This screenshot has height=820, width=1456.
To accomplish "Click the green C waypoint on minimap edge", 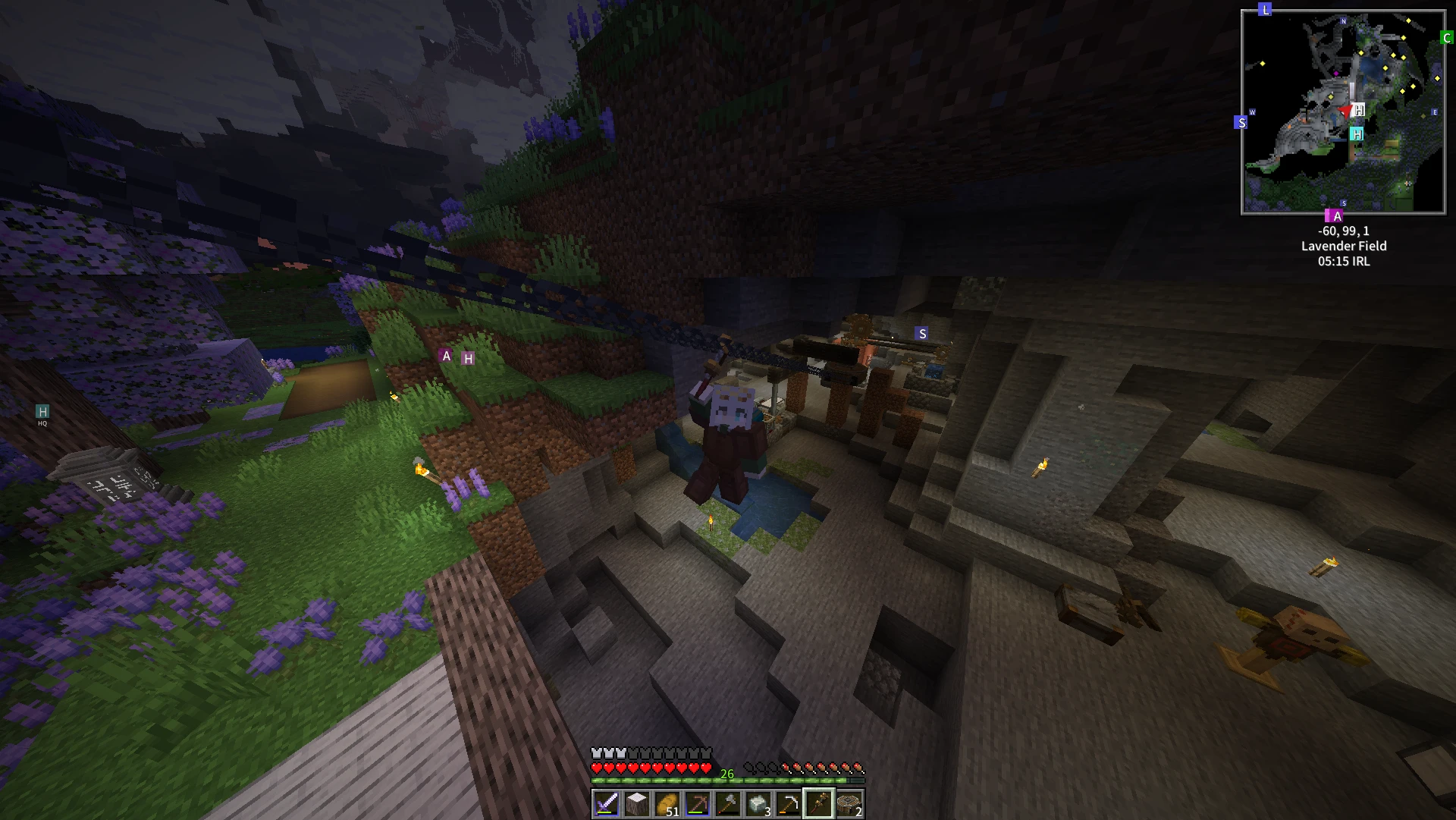I will (1447, 37).
